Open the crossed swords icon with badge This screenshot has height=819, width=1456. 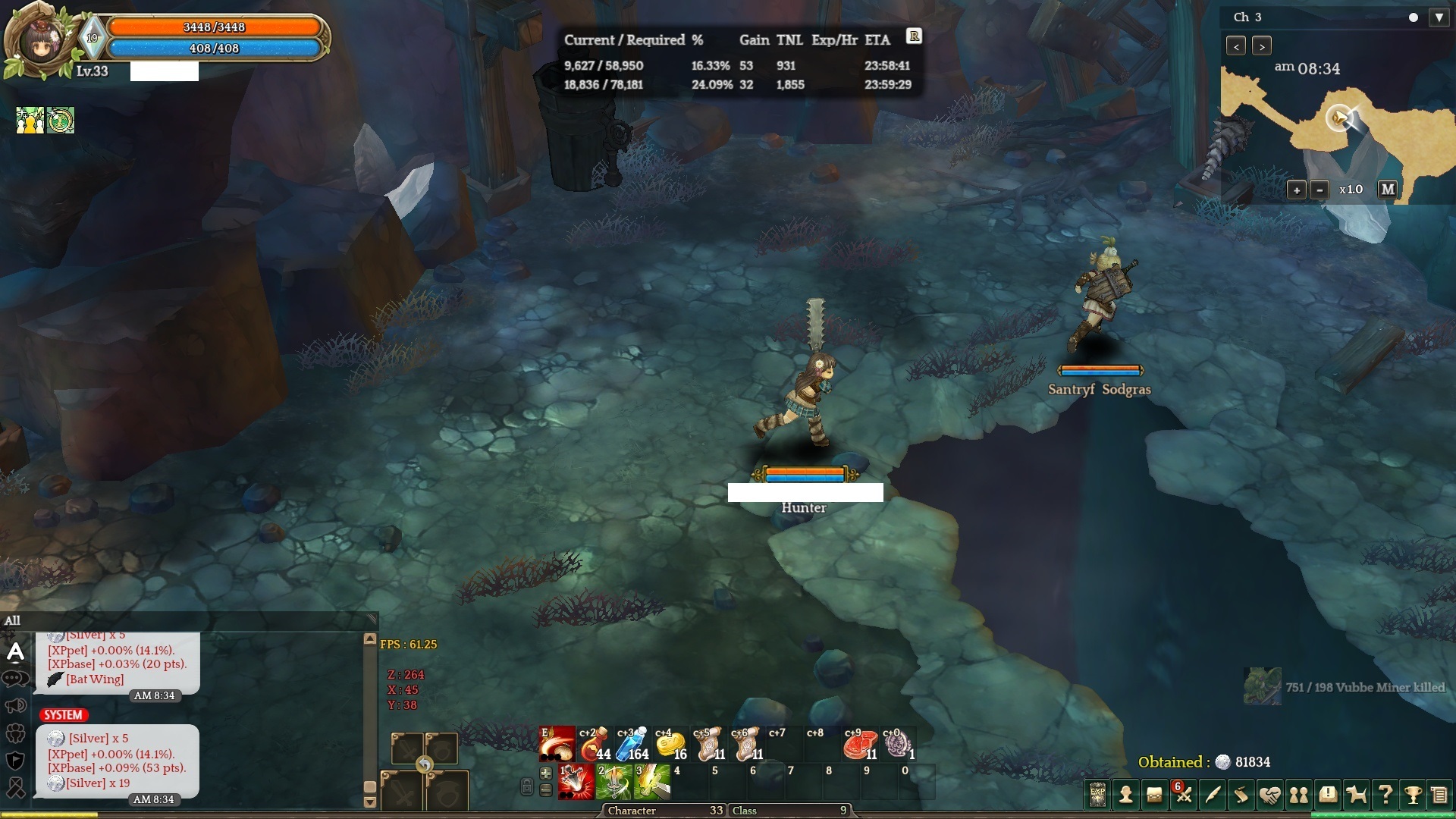[1183, 795]
